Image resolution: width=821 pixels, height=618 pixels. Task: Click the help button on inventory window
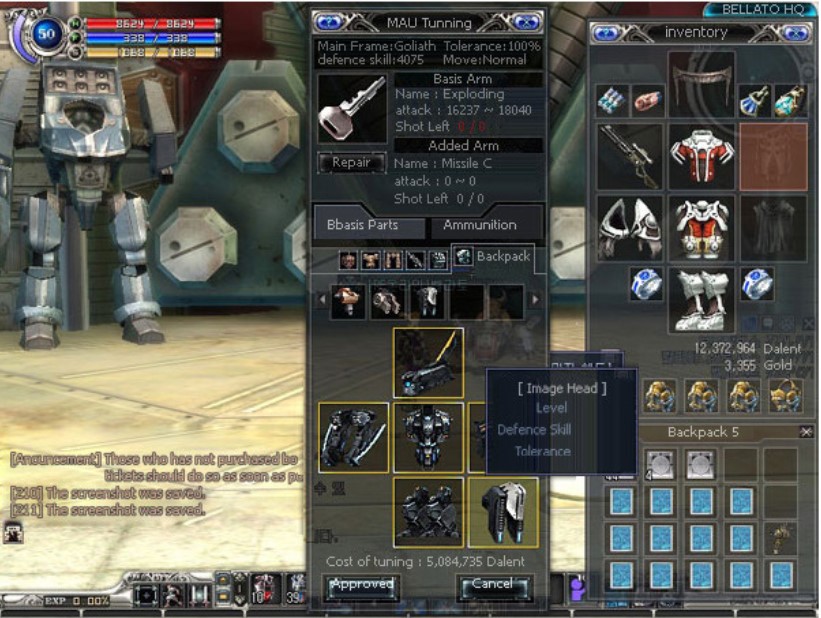click(x=607, y=33)
